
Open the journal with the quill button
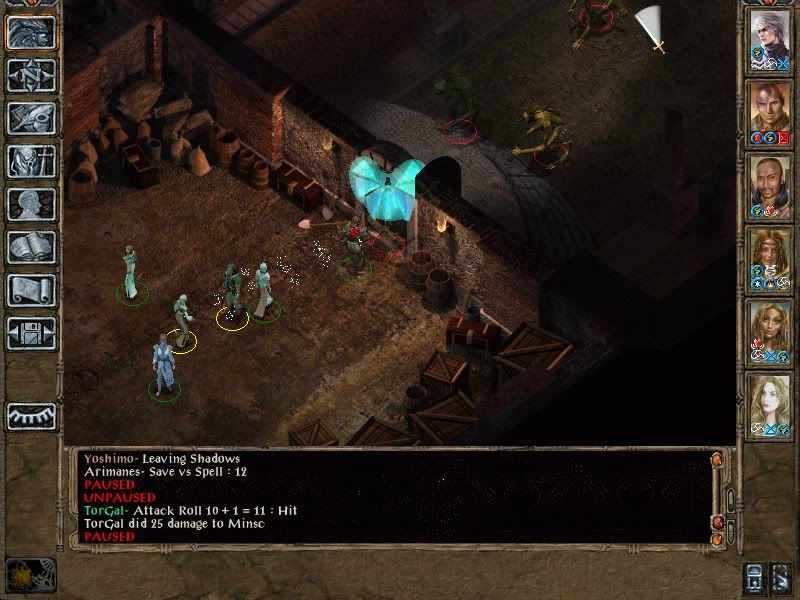pyautogui.click(x=31, y=118)
